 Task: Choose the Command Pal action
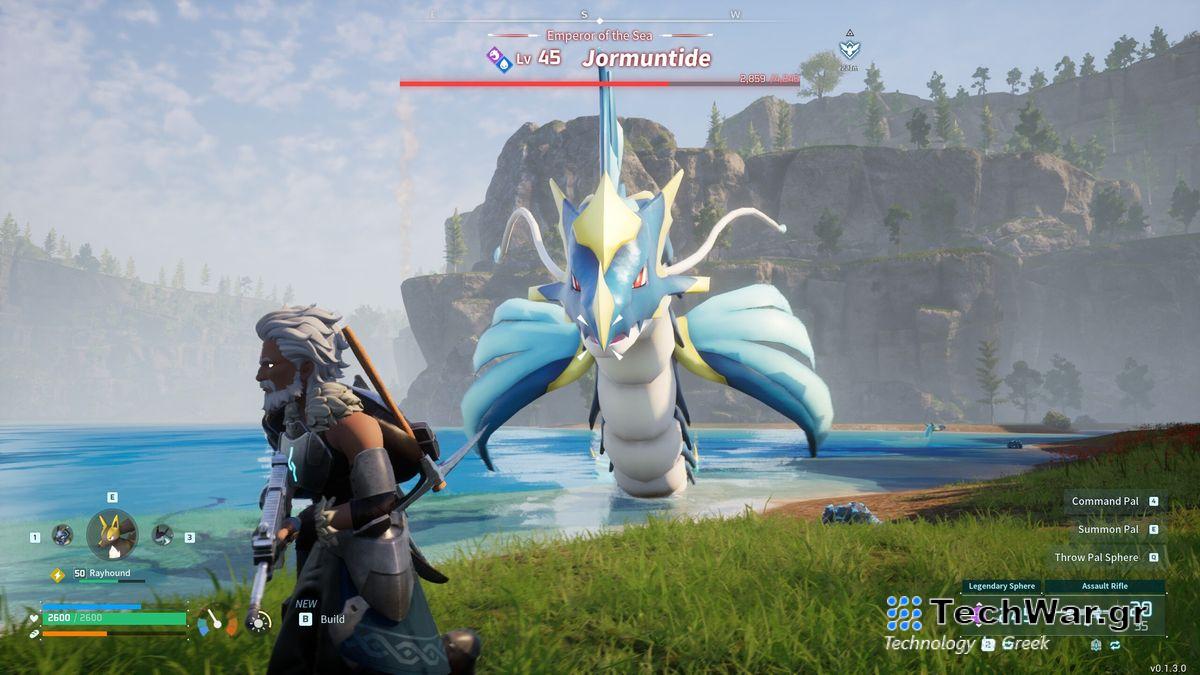coord(1106,501)
